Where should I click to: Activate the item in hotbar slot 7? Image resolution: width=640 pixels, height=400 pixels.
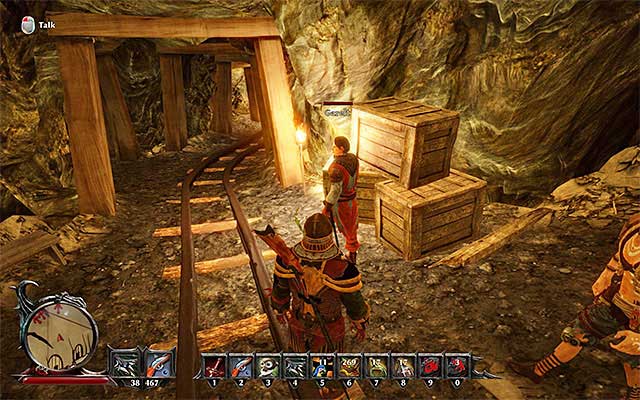pos(376,367)
